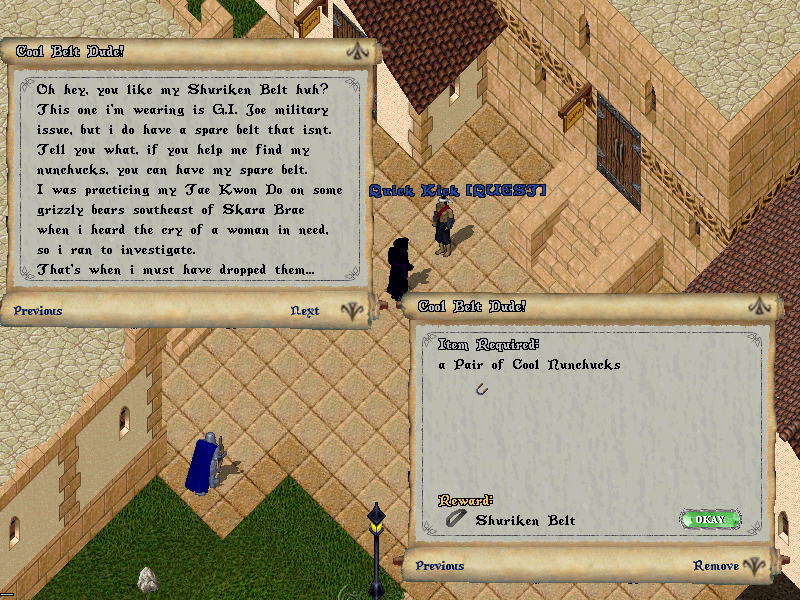
Task: Click Previous on the quest story scroll
Action: point(38,311)
